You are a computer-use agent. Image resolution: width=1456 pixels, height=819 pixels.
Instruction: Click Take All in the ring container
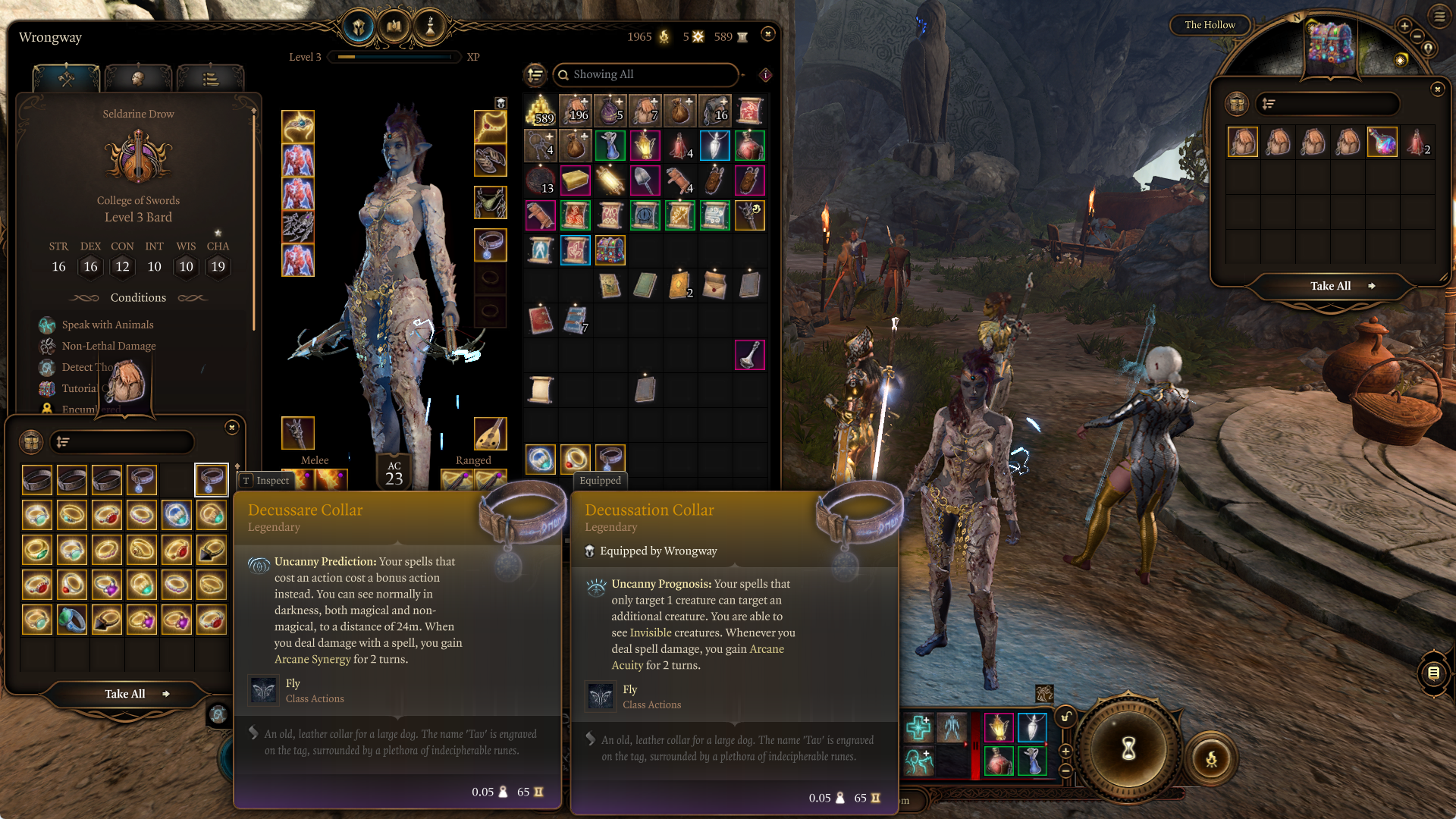click(x=126, y=694)
